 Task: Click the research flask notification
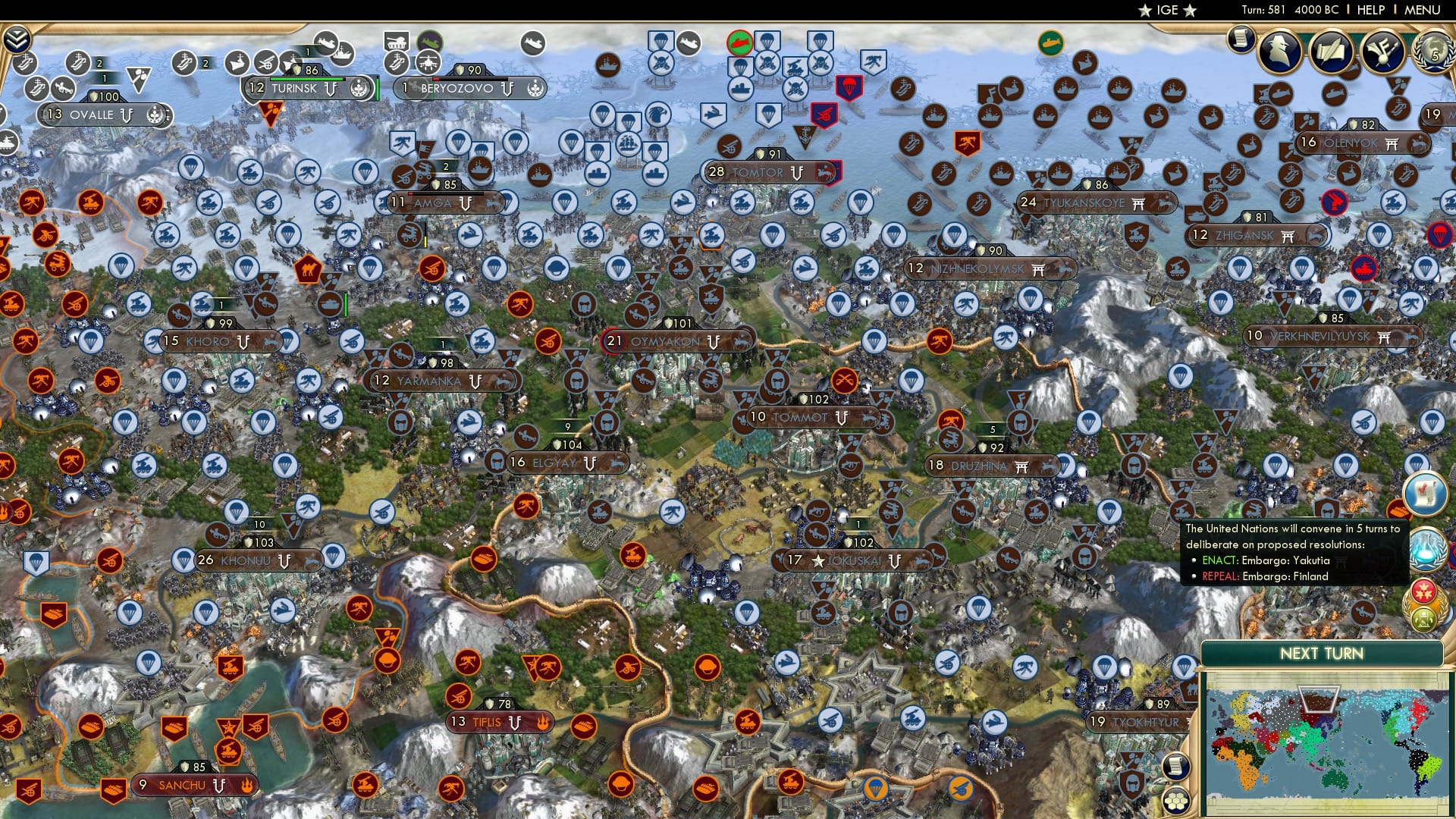[x=1429, y=549]
